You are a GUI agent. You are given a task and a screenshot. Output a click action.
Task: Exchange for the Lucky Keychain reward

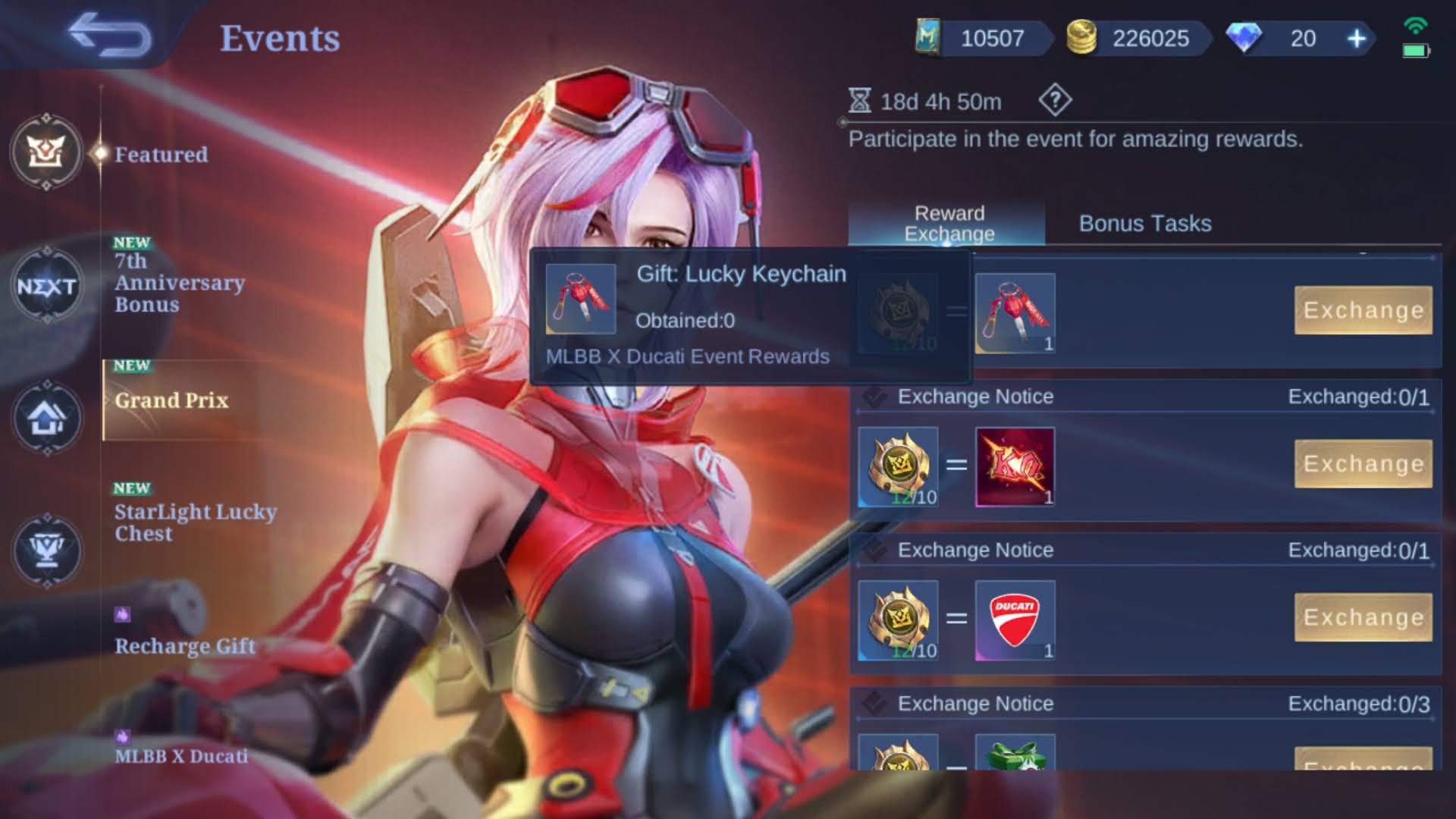(1363, 310)
